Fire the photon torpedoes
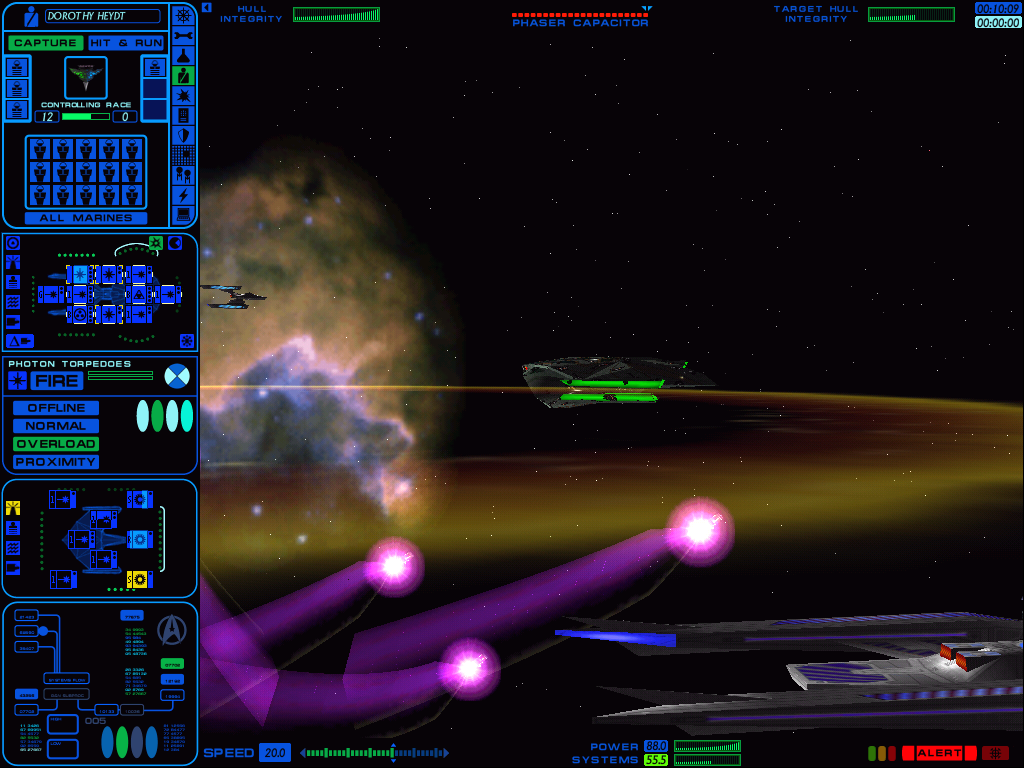This screenshot has height=768, width=1024. click(56, 380)
